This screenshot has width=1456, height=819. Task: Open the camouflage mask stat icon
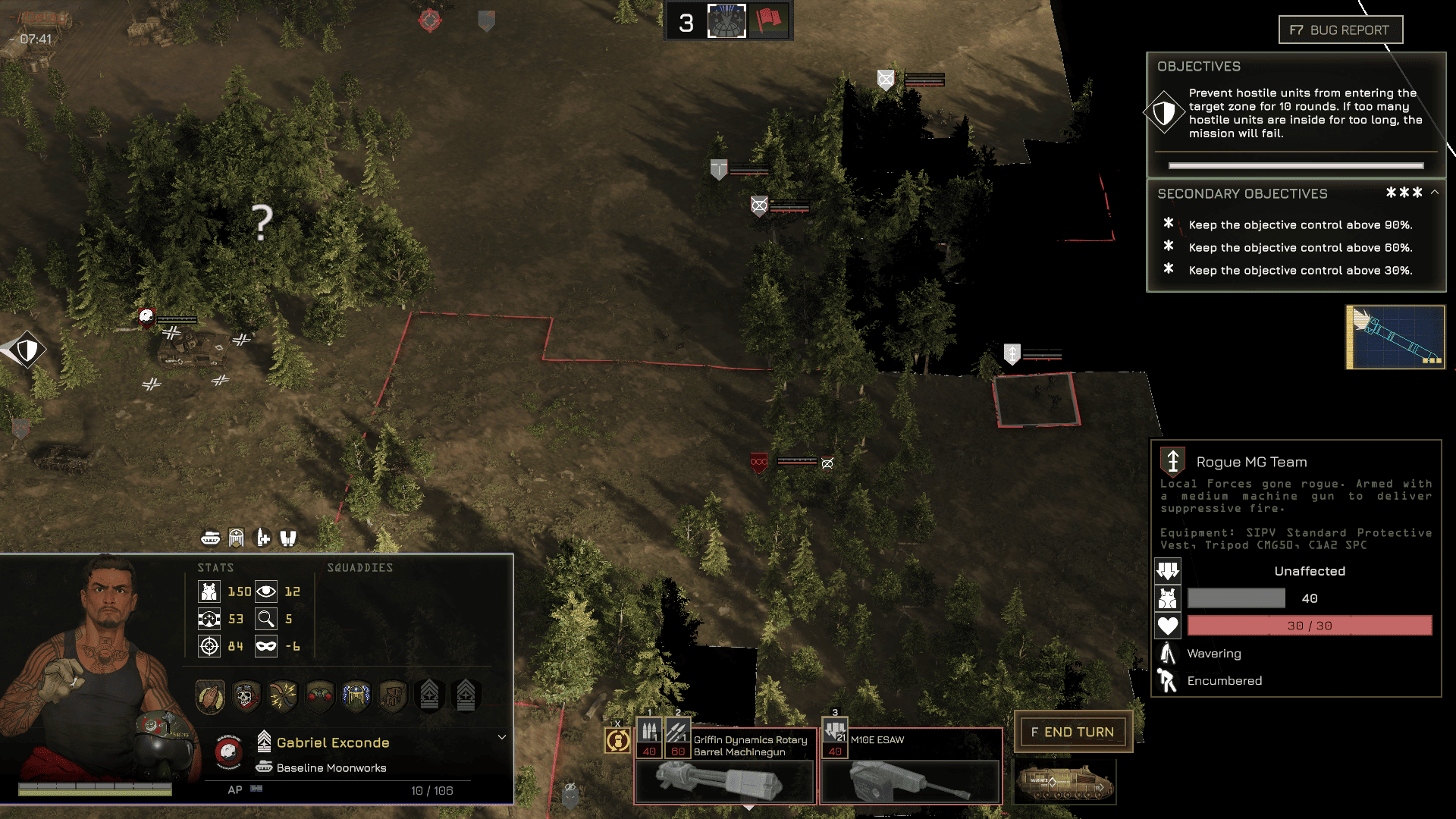point(267,647)
